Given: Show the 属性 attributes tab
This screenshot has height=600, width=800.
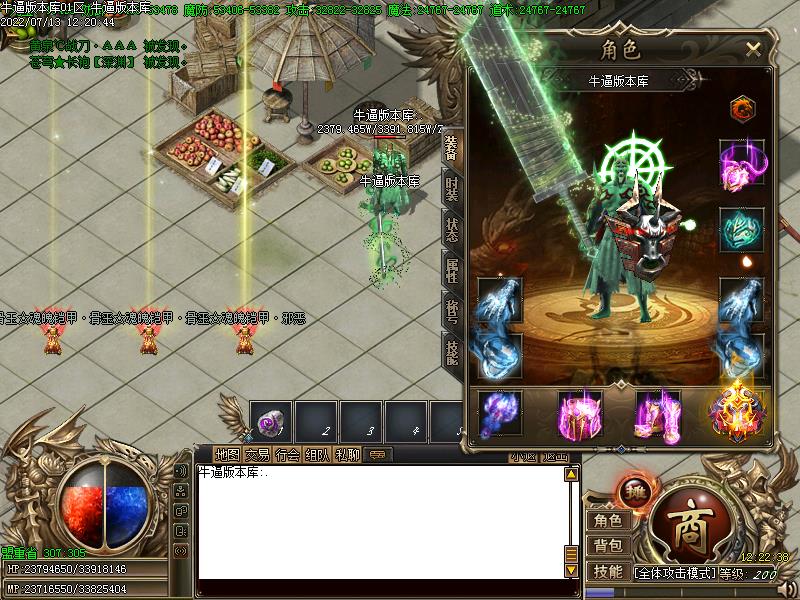Looking at the screenshot, I should pyautogui.click(x=452, y=268).
